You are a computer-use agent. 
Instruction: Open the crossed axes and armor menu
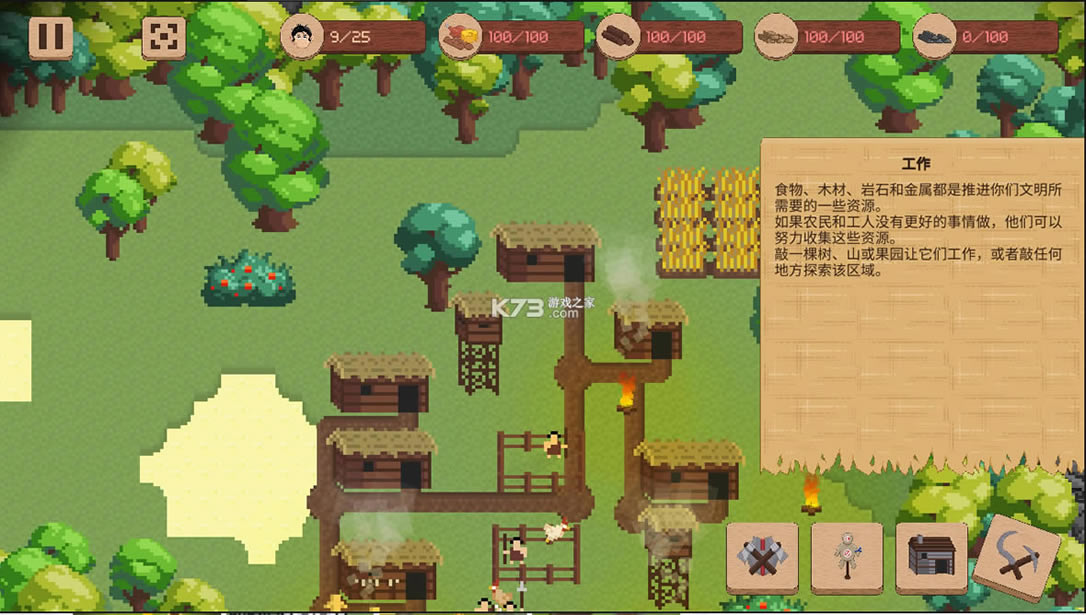click(x=762, y=558)
